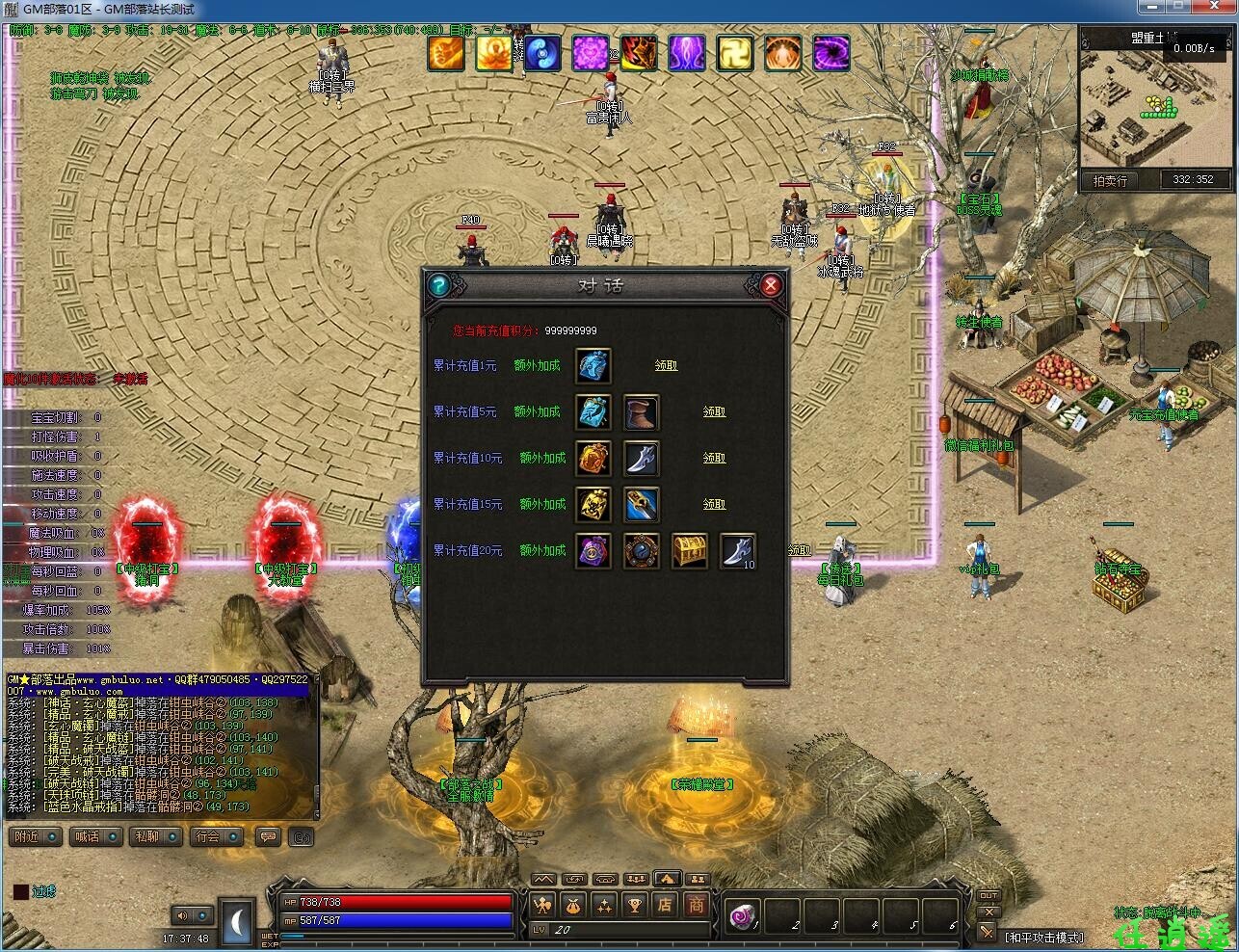Open the 店 shop button
Screen dimensions: 1239x952
tap(665, 905)
